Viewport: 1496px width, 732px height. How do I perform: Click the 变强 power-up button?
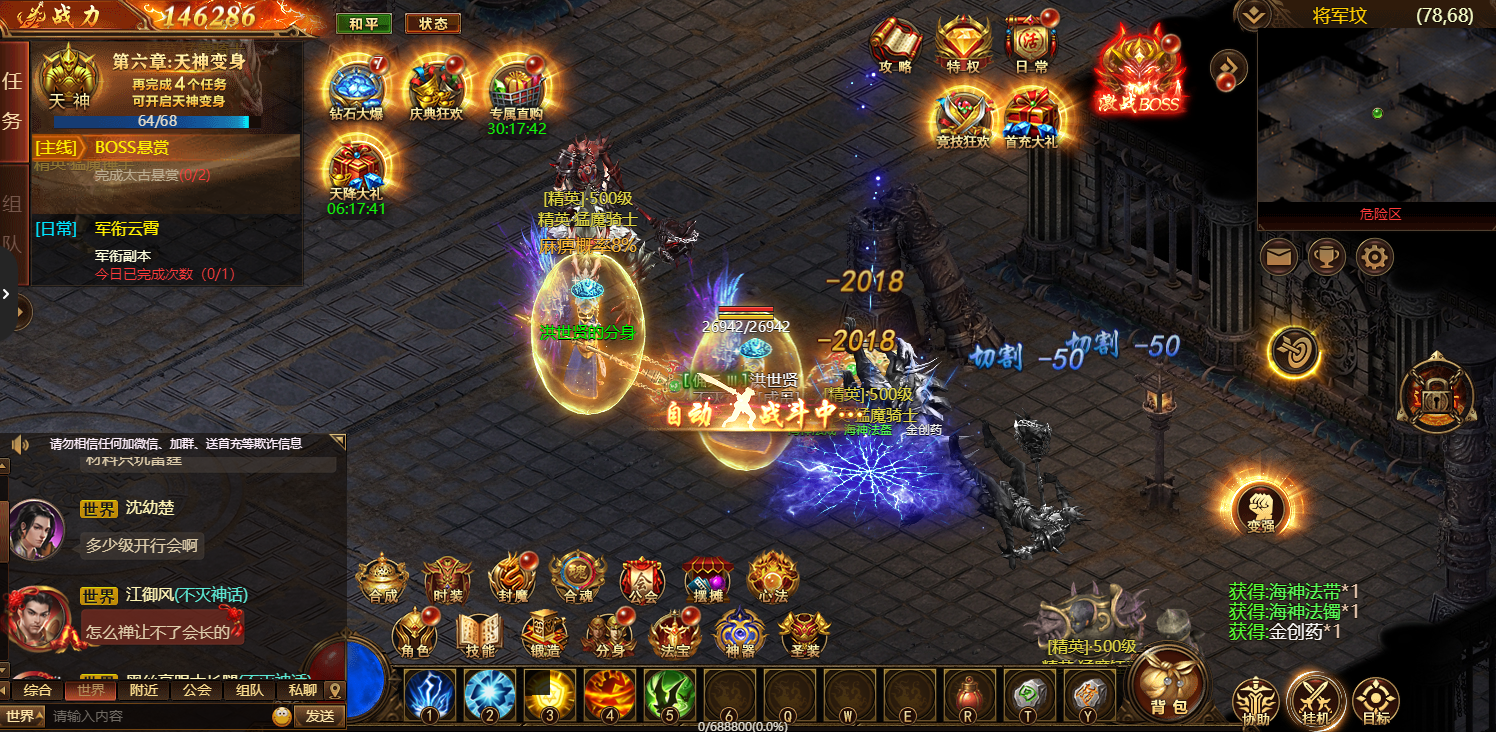coord(1260,508)
